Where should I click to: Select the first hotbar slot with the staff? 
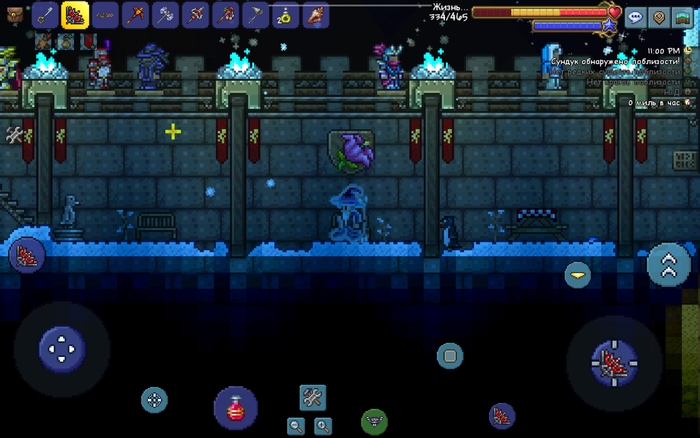45,14
